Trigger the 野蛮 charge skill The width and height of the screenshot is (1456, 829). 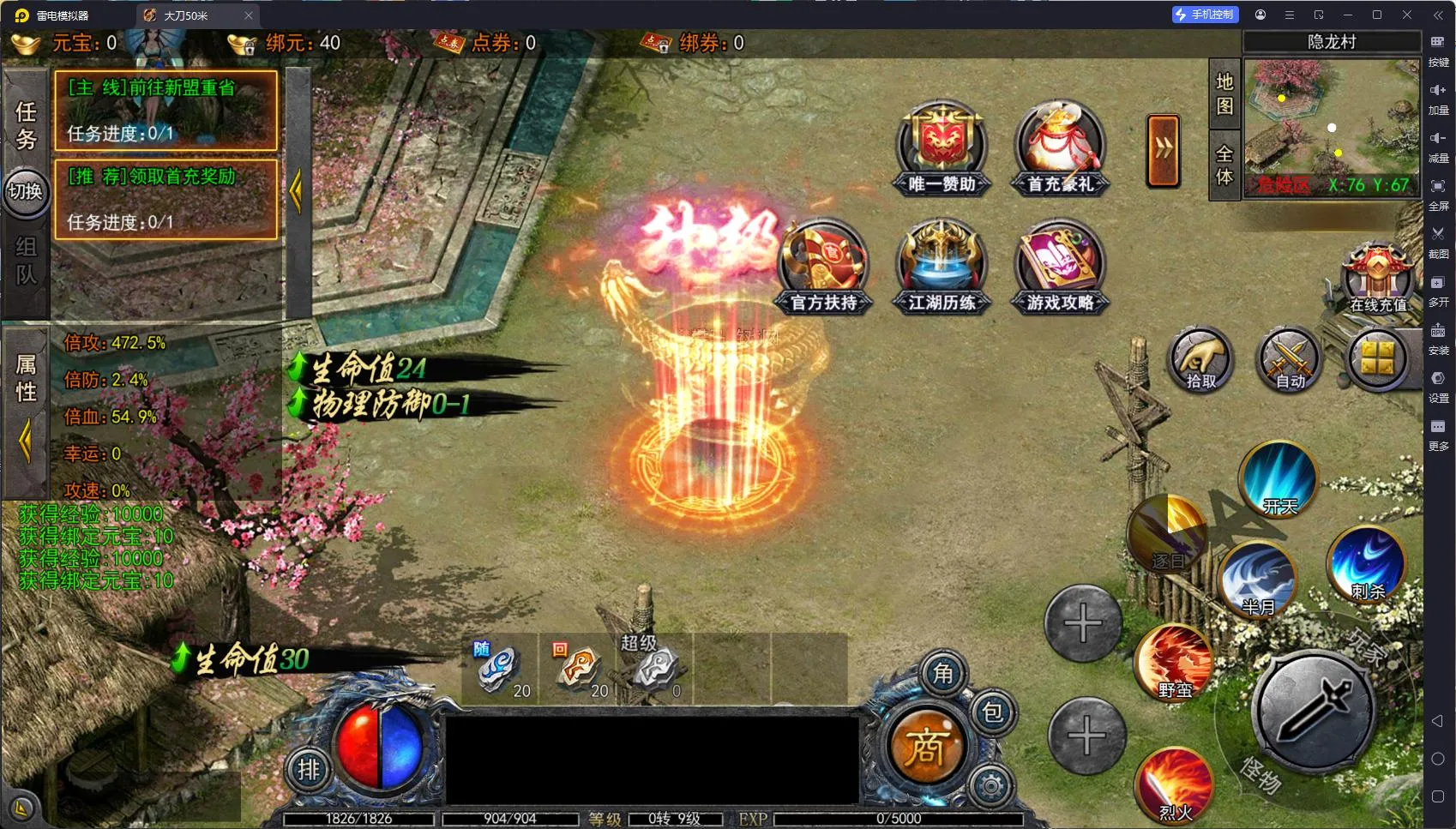(1174, 662)
